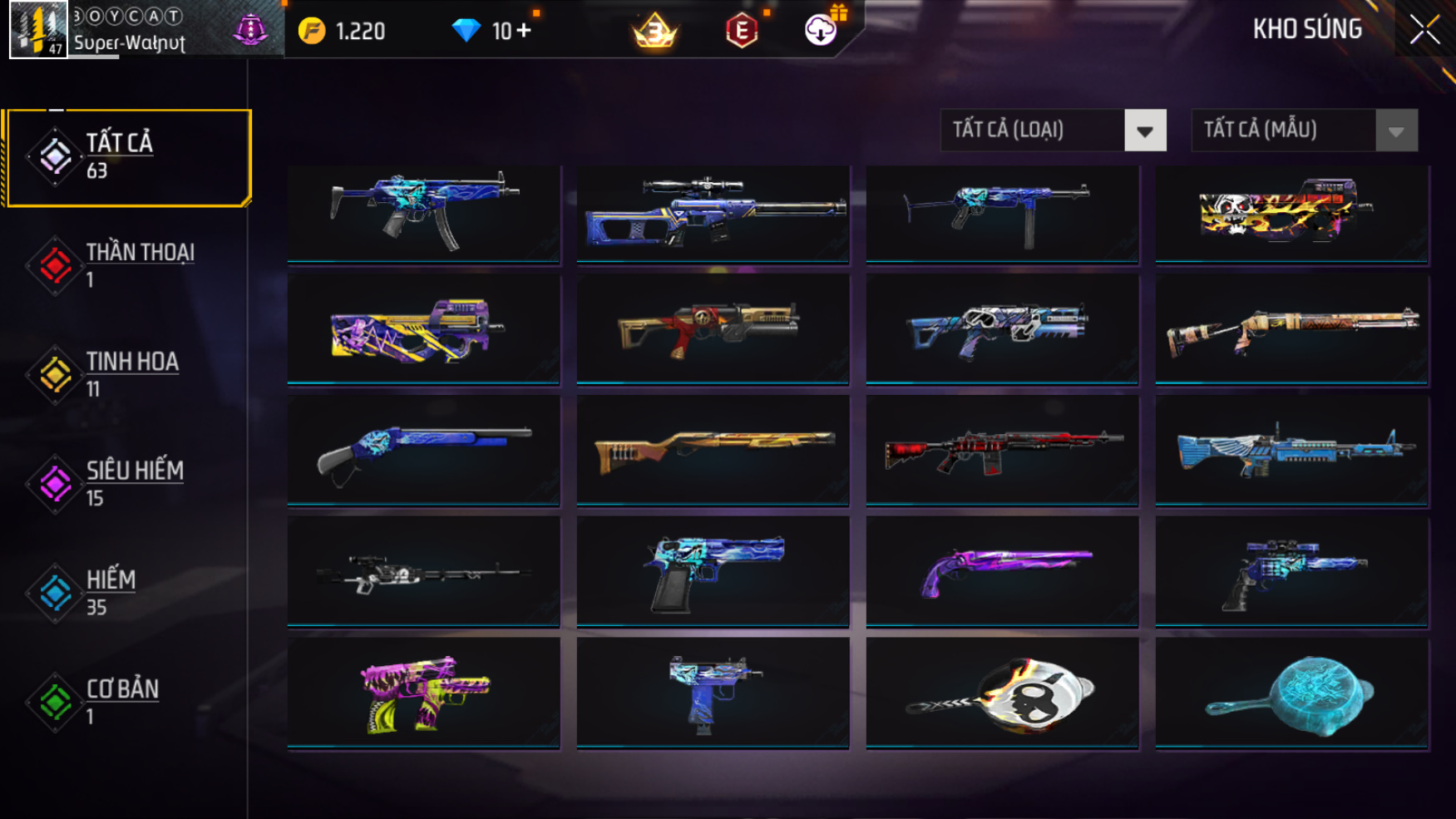The width and height of the screenshot is (1456, 819).
Task: Switch to the Hiếm rarity tab
Action: 125,593
